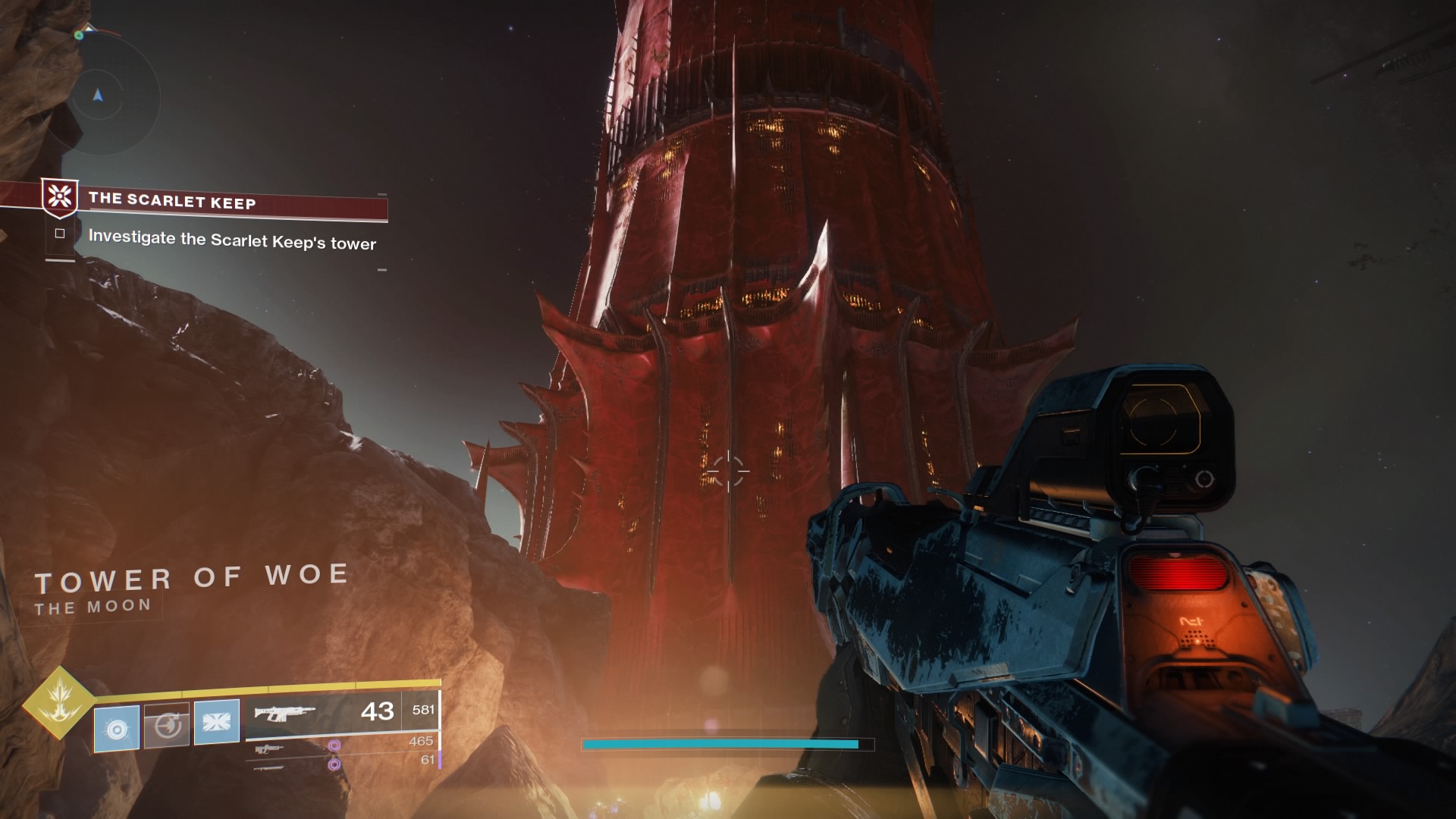Select the equipped scout rifle weapon icon

[284, 711]
